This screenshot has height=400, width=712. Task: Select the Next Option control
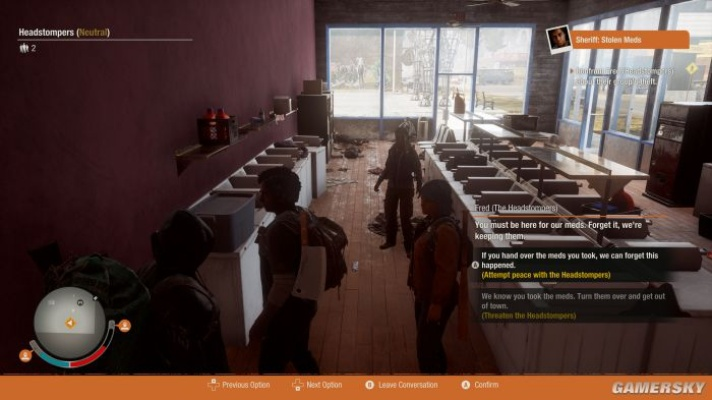(317, 385)
